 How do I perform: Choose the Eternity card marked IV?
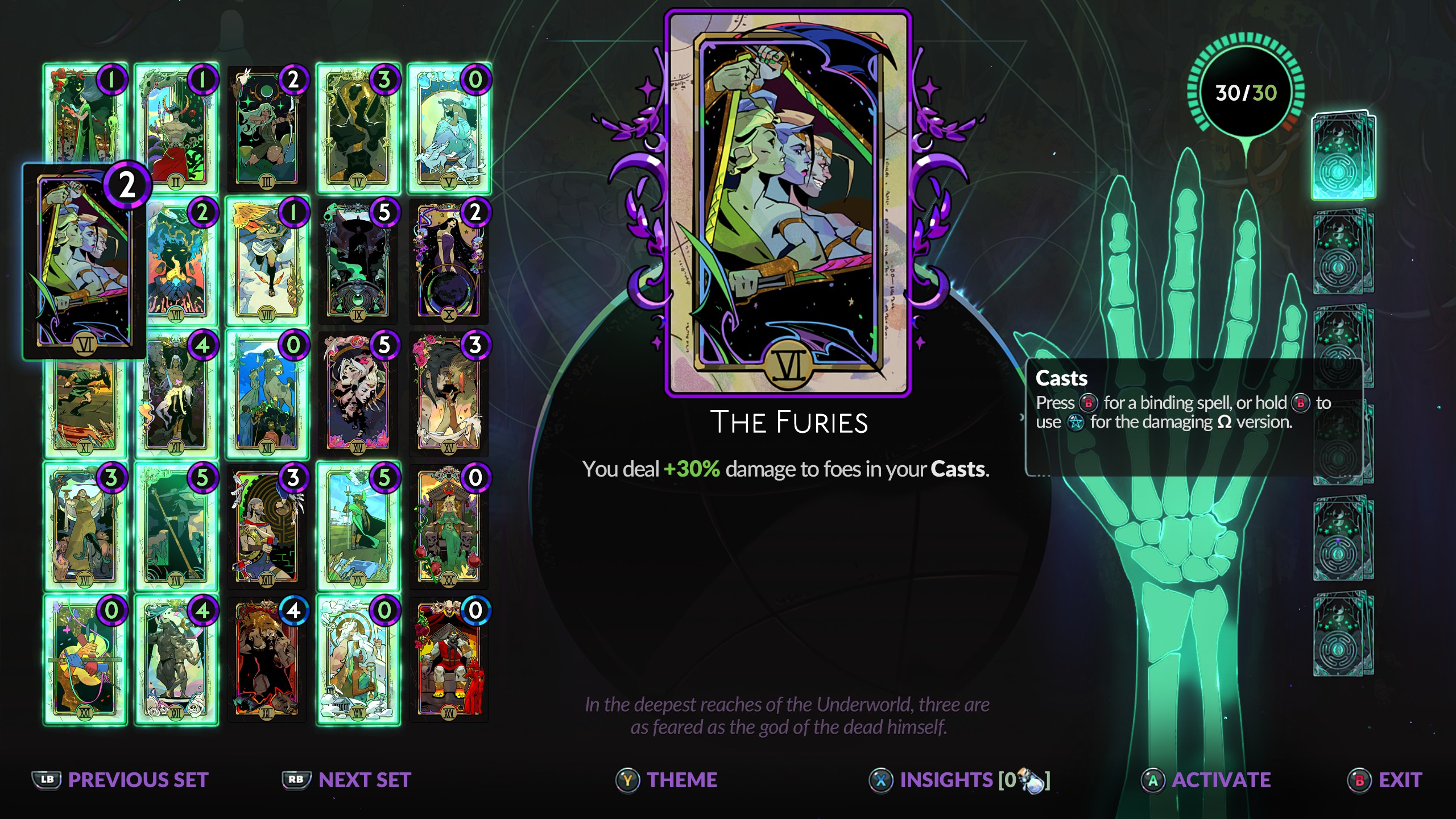pos(358,128)
